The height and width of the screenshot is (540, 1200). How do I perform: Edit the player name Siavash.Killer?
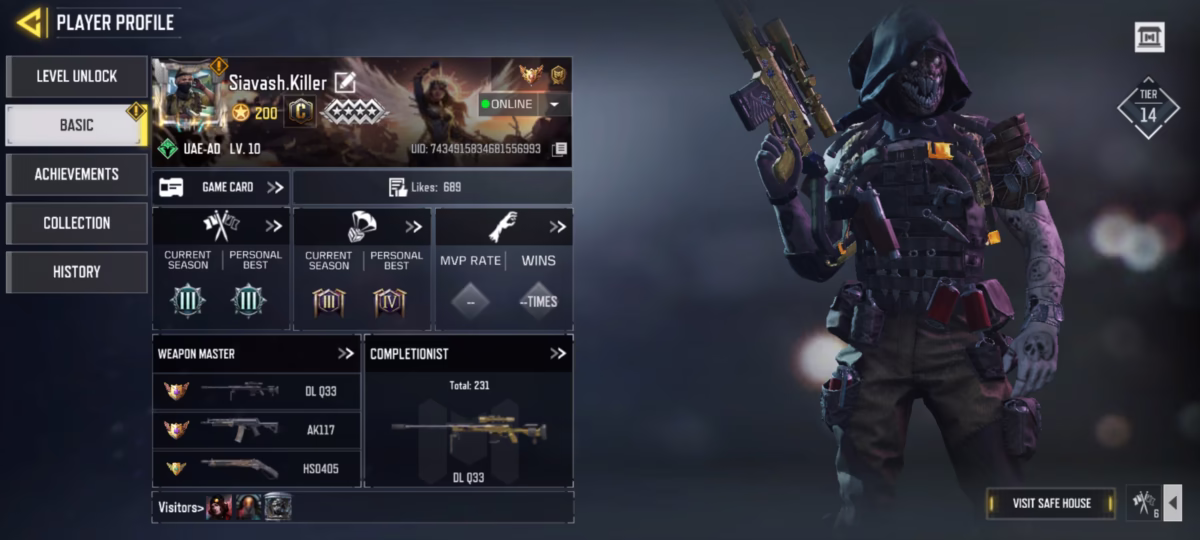click(345, 83)
